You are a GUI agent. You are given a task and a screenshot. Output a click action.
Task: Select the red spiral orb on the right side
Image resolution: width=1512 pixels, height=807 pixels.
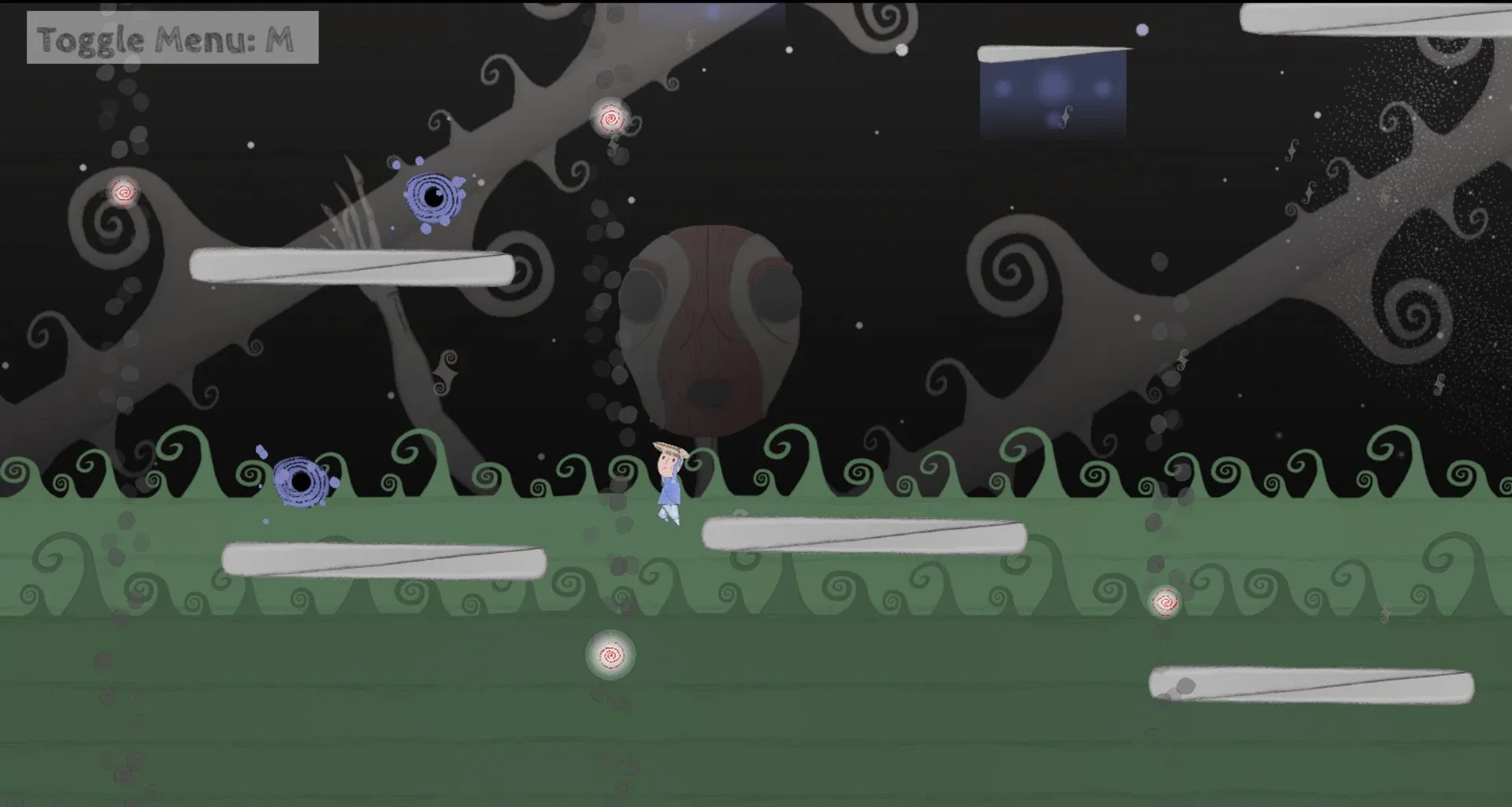1165,602
